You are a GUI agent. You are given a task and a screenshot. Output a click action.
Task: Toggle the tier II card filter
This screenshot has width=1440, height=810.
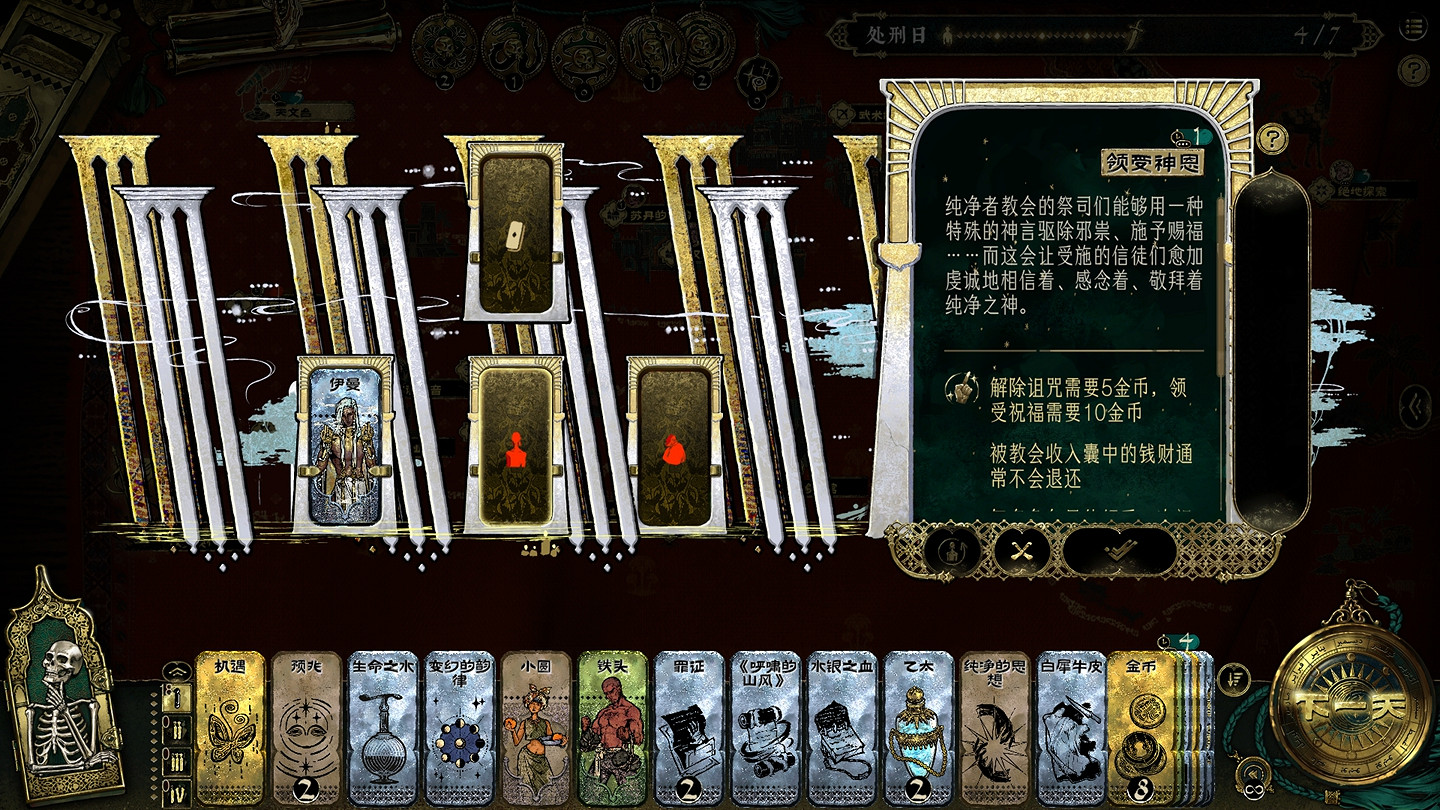click(x=176, y=729)
